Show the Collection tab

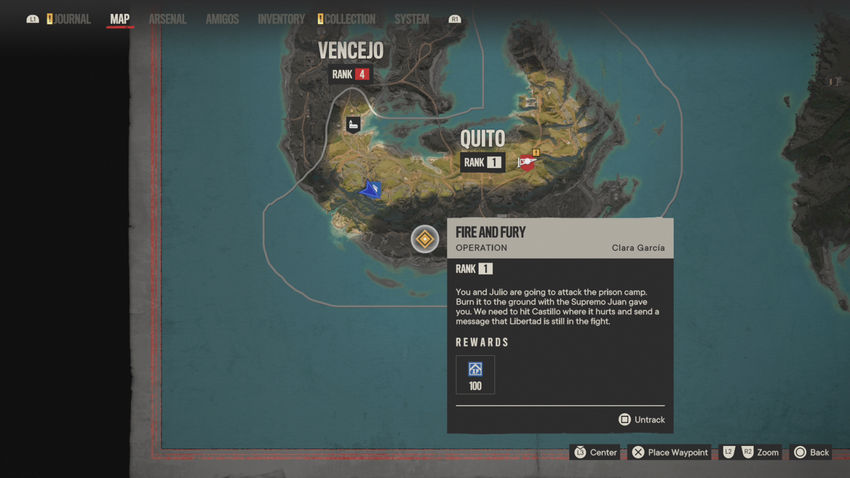(x=350, y=19)
